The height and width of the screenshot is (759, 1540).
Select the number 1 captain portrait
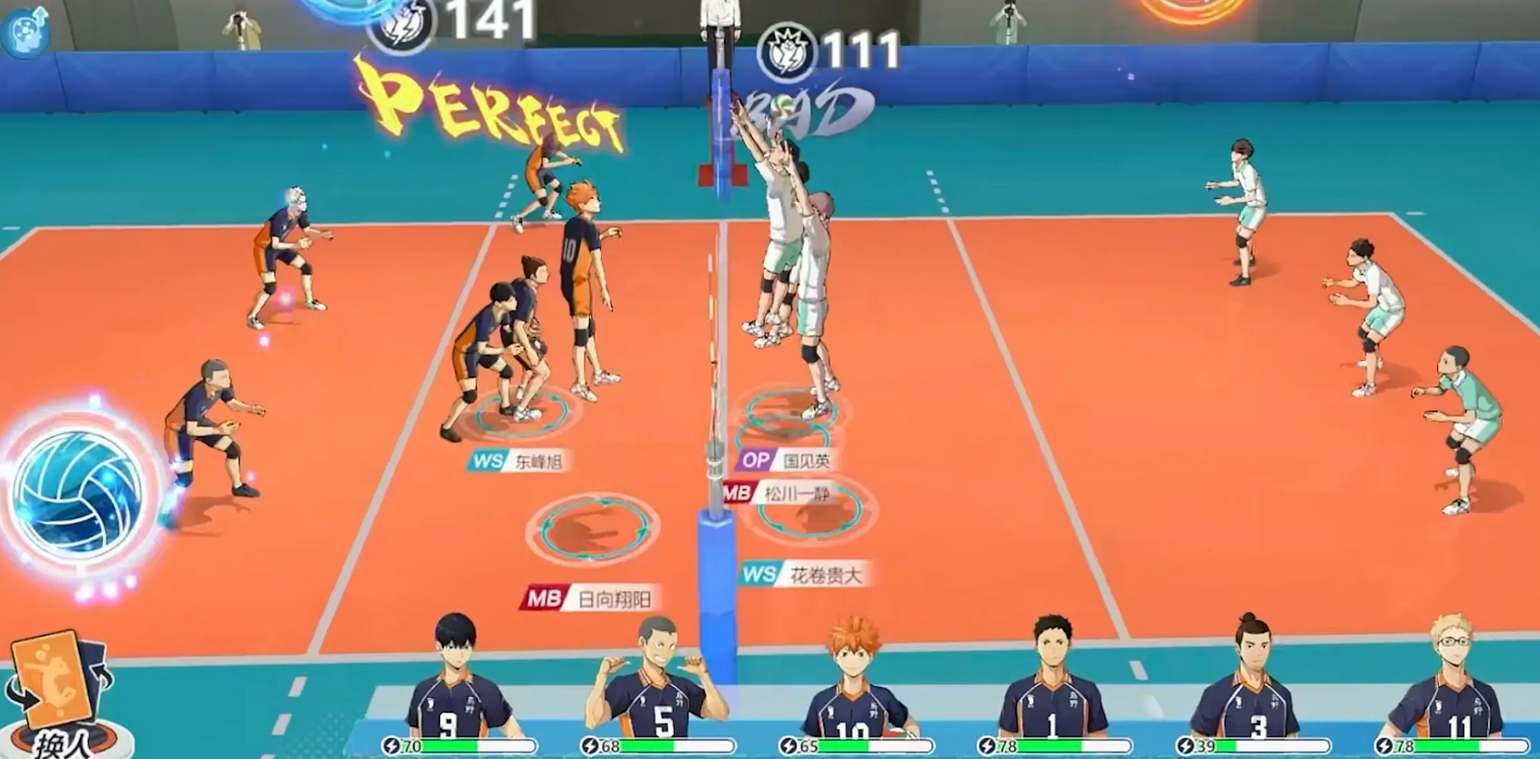[1052, 682]
